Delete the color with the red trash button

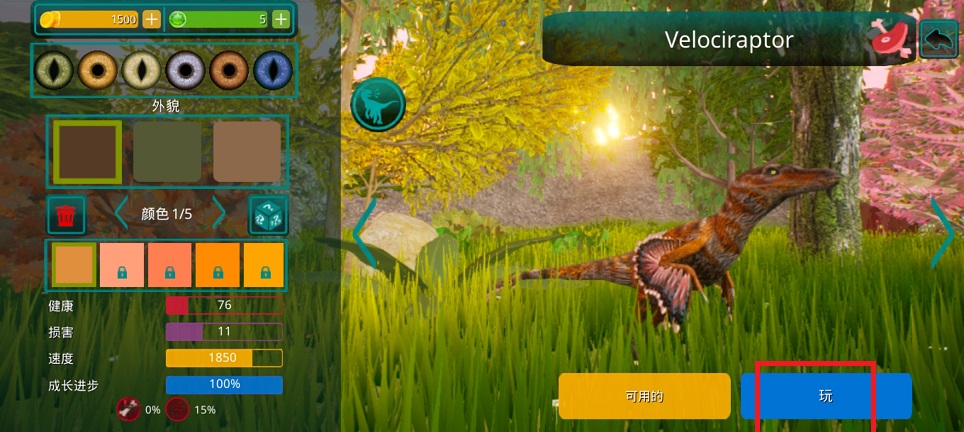[67, 214]
